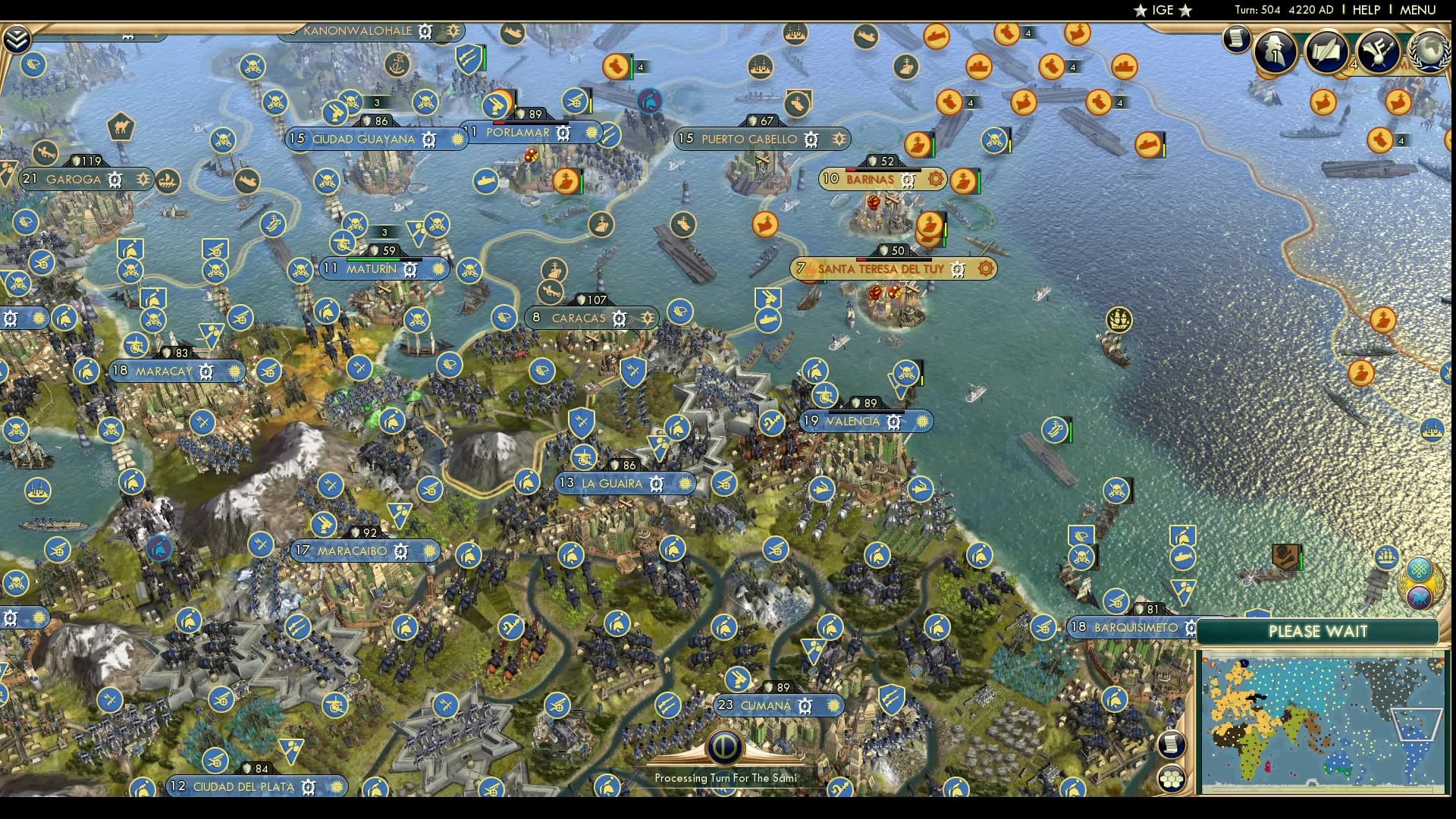This screenshot has width=1456, height=819.
Task: Open the HELP menu item
Action: click(1365, 10)
